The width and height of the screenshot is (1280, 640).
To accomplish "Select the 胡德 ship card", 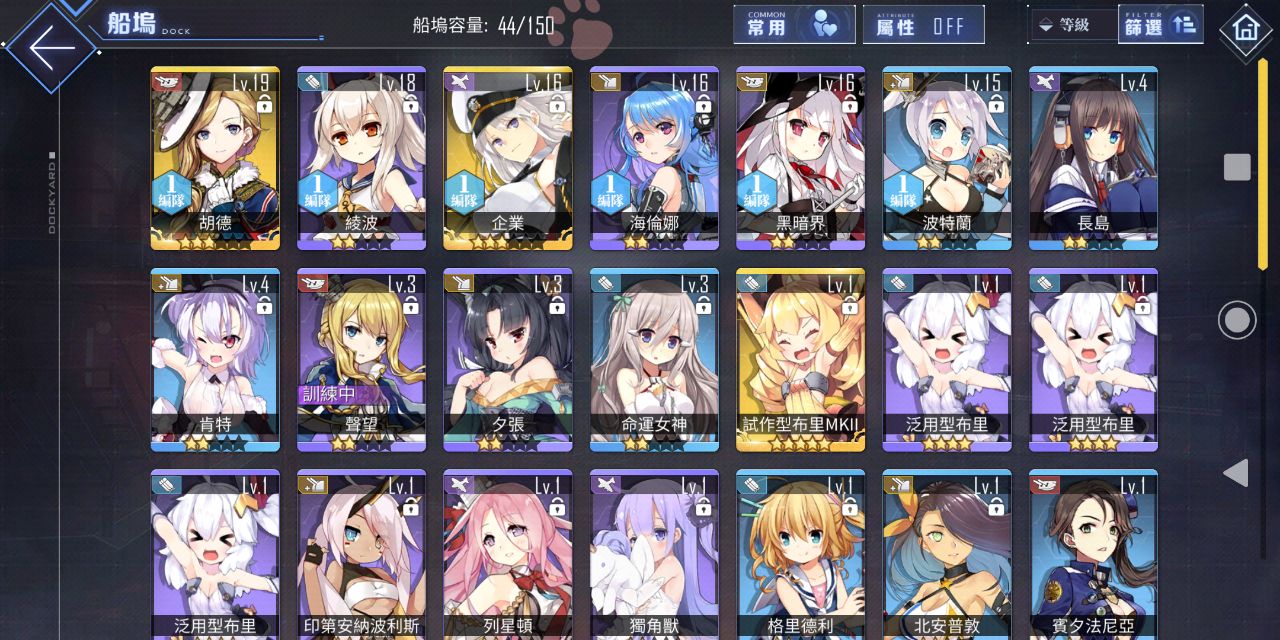I will tap(215, 158).
